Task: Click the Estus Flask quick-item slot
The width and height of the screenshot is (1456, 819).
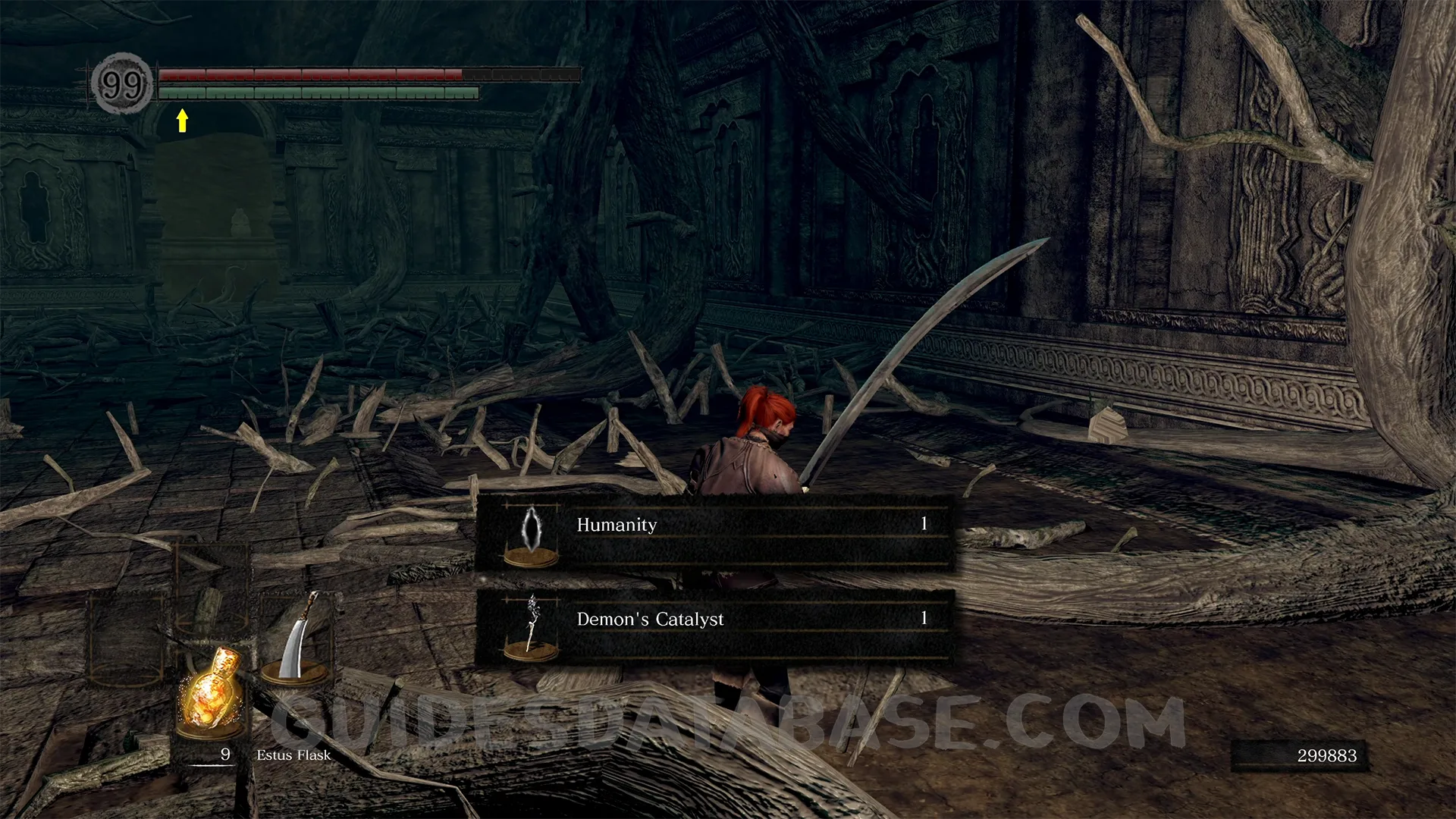Action: point(210,692)
